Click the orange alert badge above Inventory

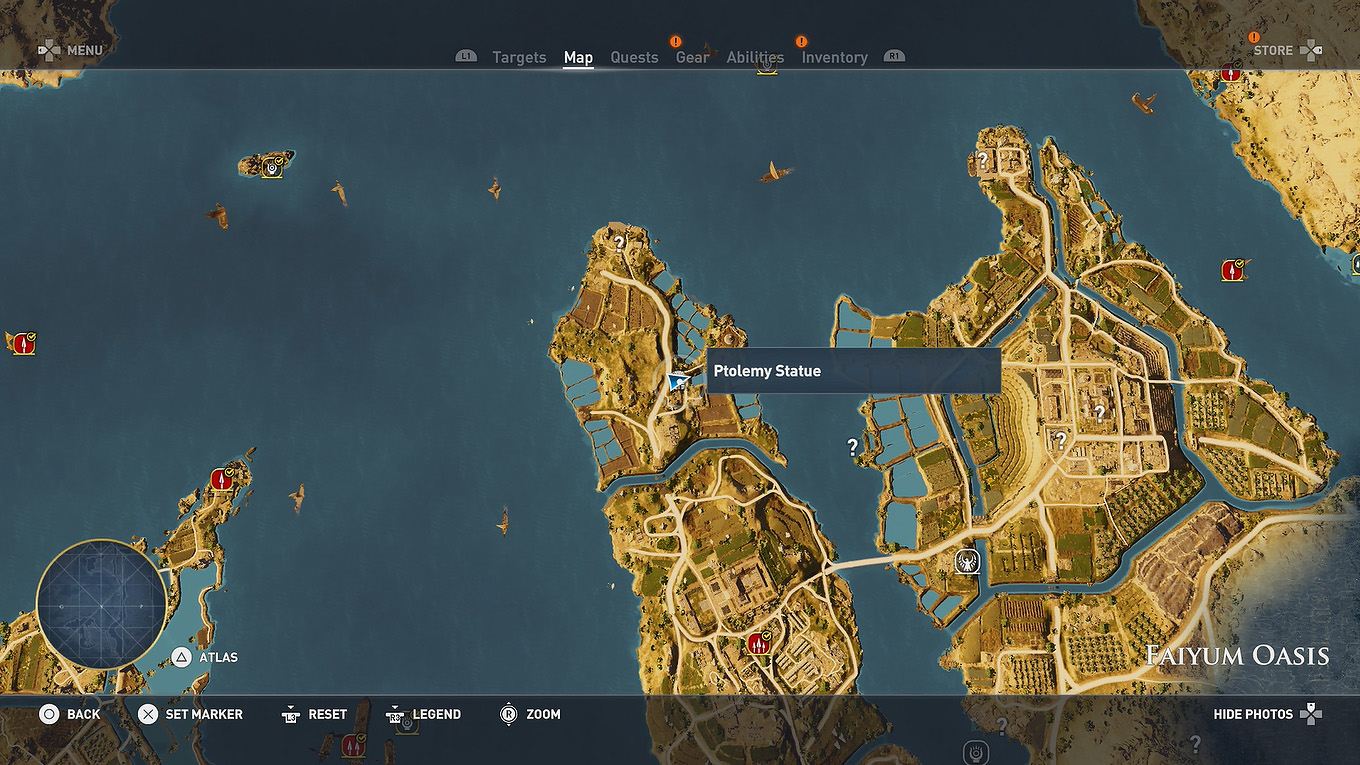tap(800, 41)
